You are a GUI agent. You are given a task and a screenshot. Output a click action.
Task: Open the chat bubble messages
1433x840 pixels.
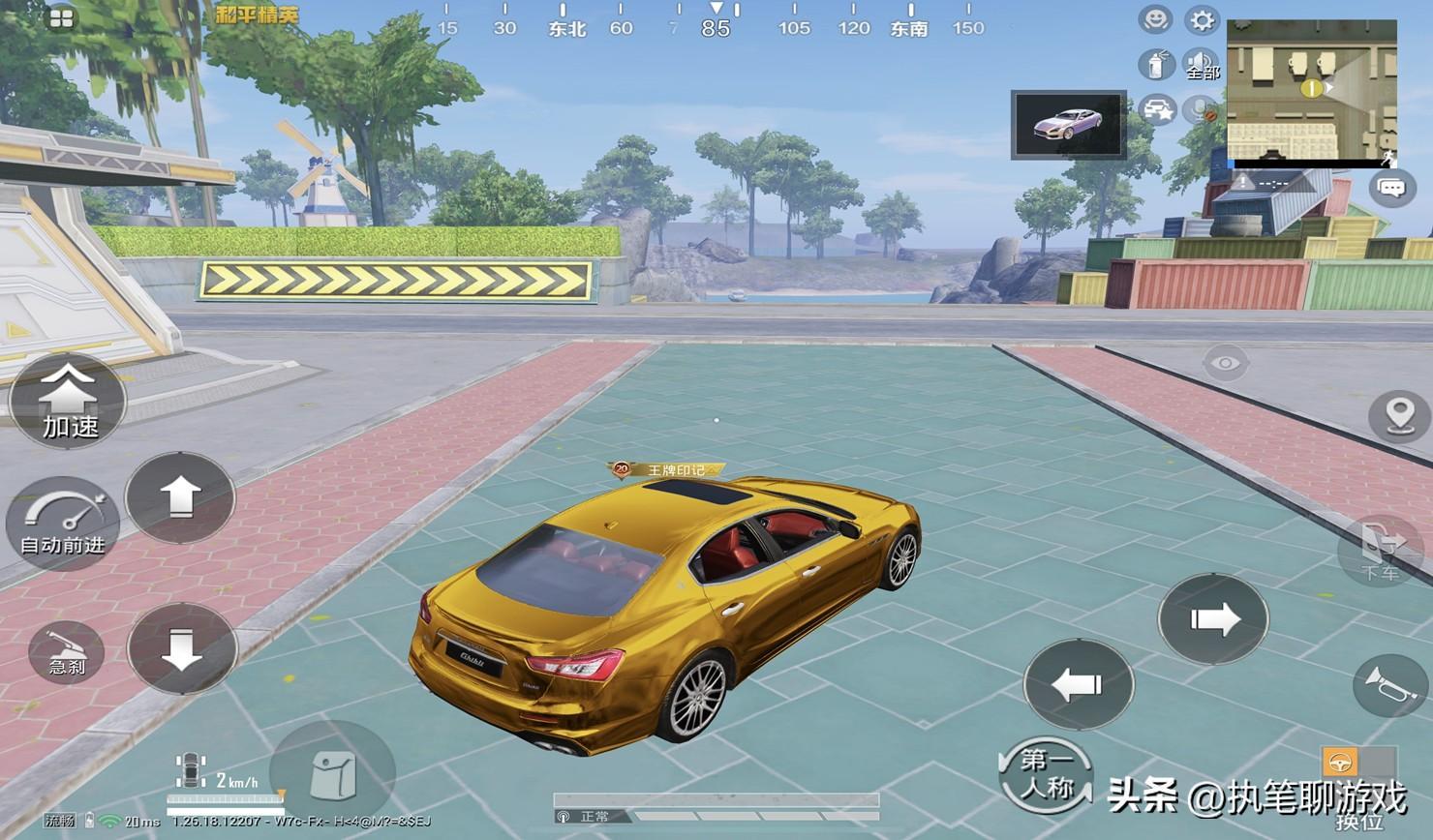[x=1391, y=187]
